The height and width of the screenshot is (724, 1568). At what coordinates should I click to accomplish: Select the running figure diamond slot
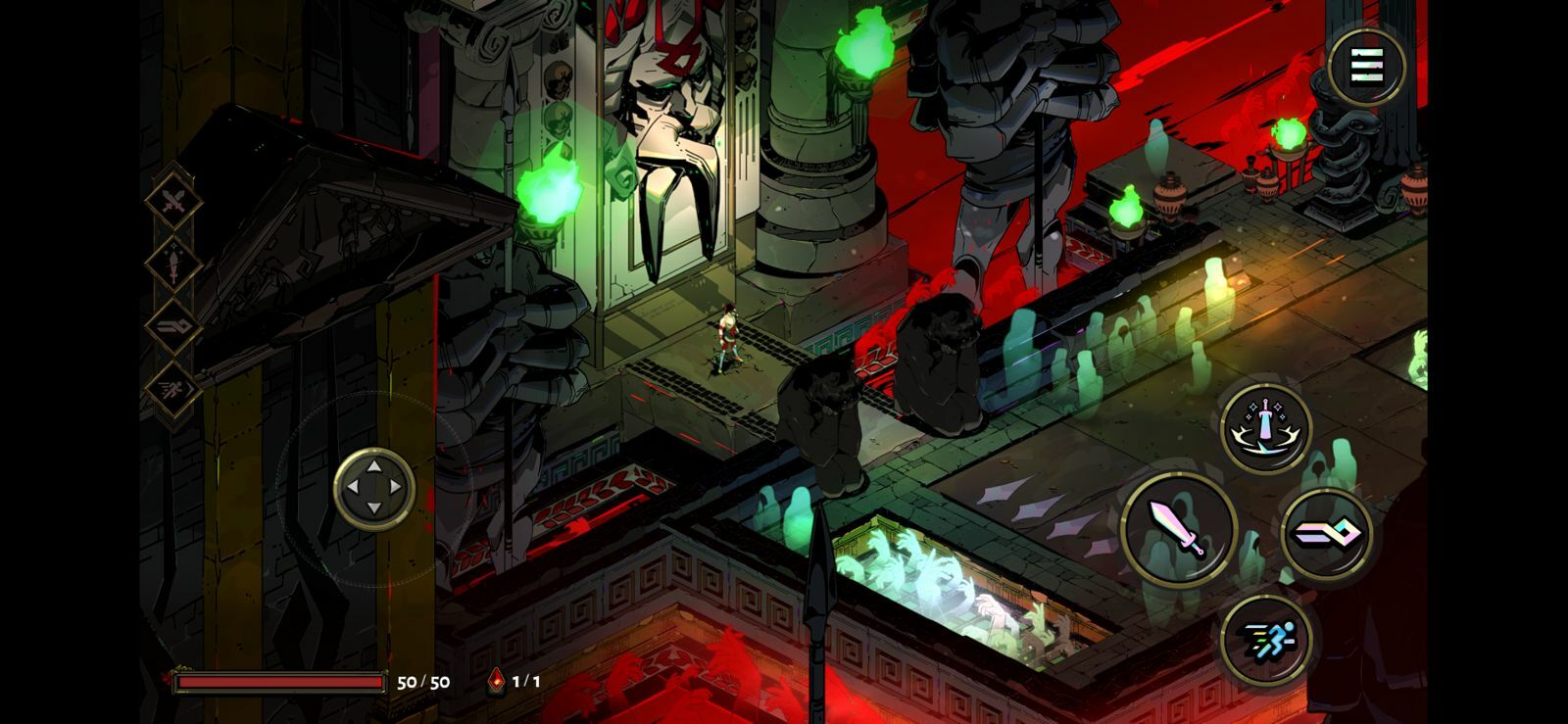point(174,389)
